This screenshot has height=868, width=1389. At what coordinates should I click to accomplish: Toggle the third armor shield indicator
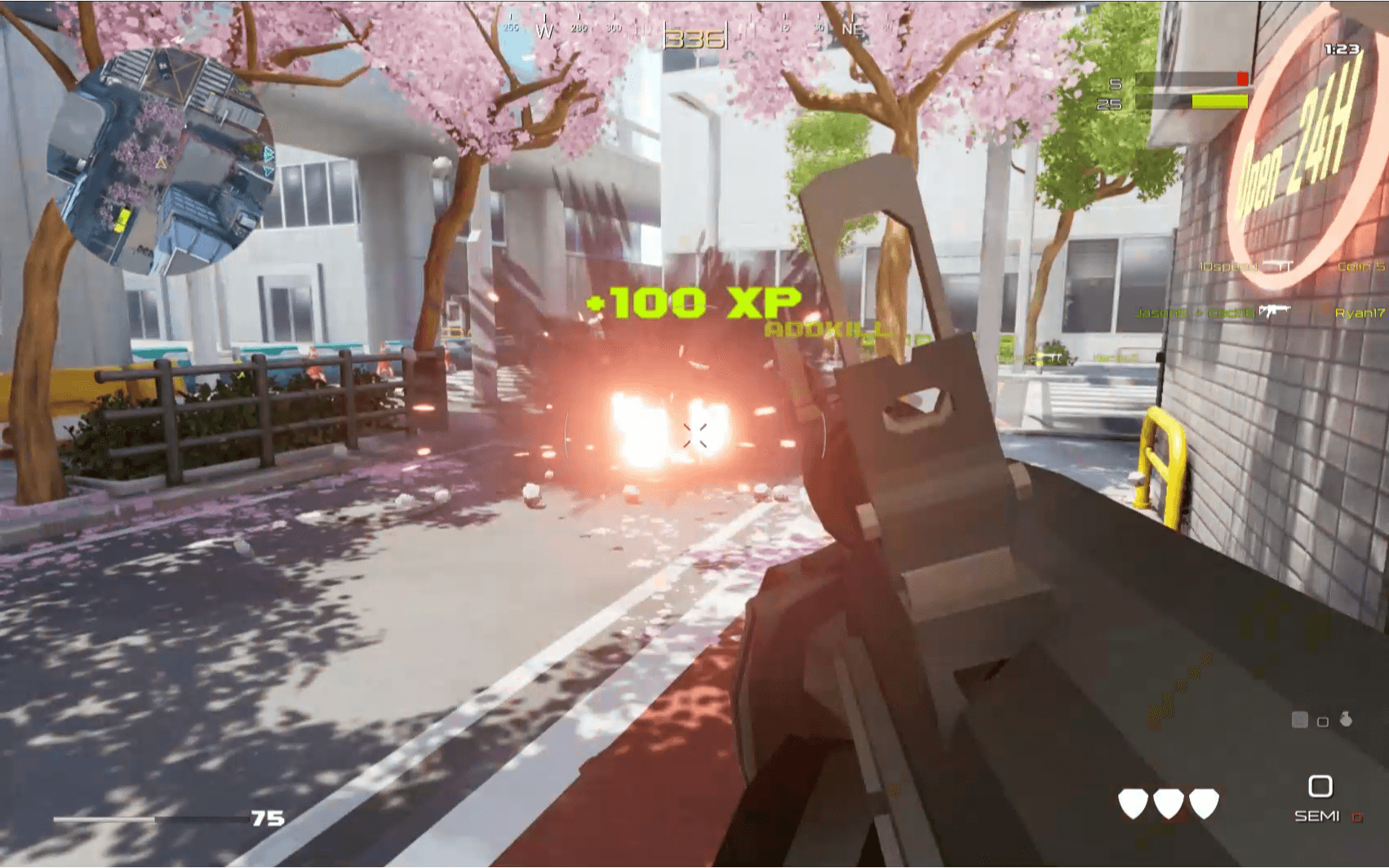click(1205, 804)
